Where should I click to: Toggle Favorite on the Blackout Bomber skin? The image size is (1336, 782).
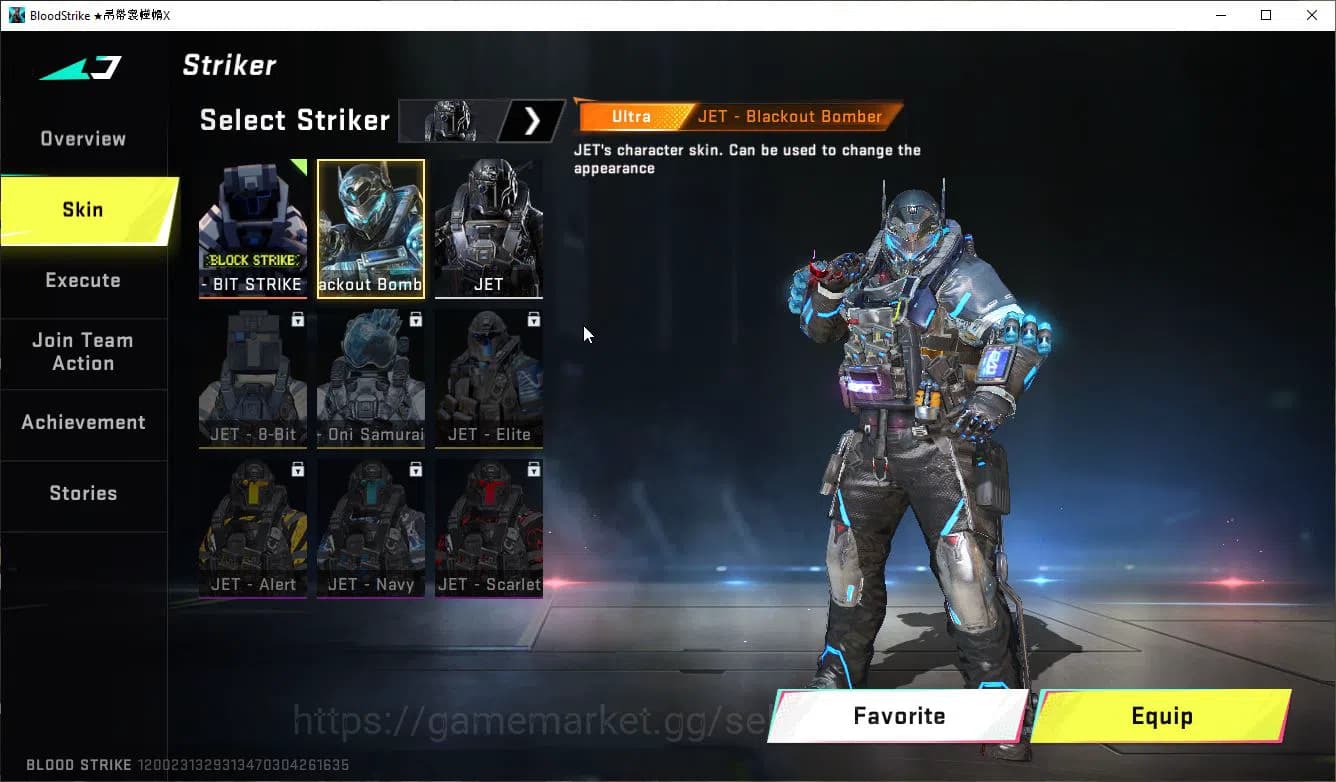(x=897, y=716)
